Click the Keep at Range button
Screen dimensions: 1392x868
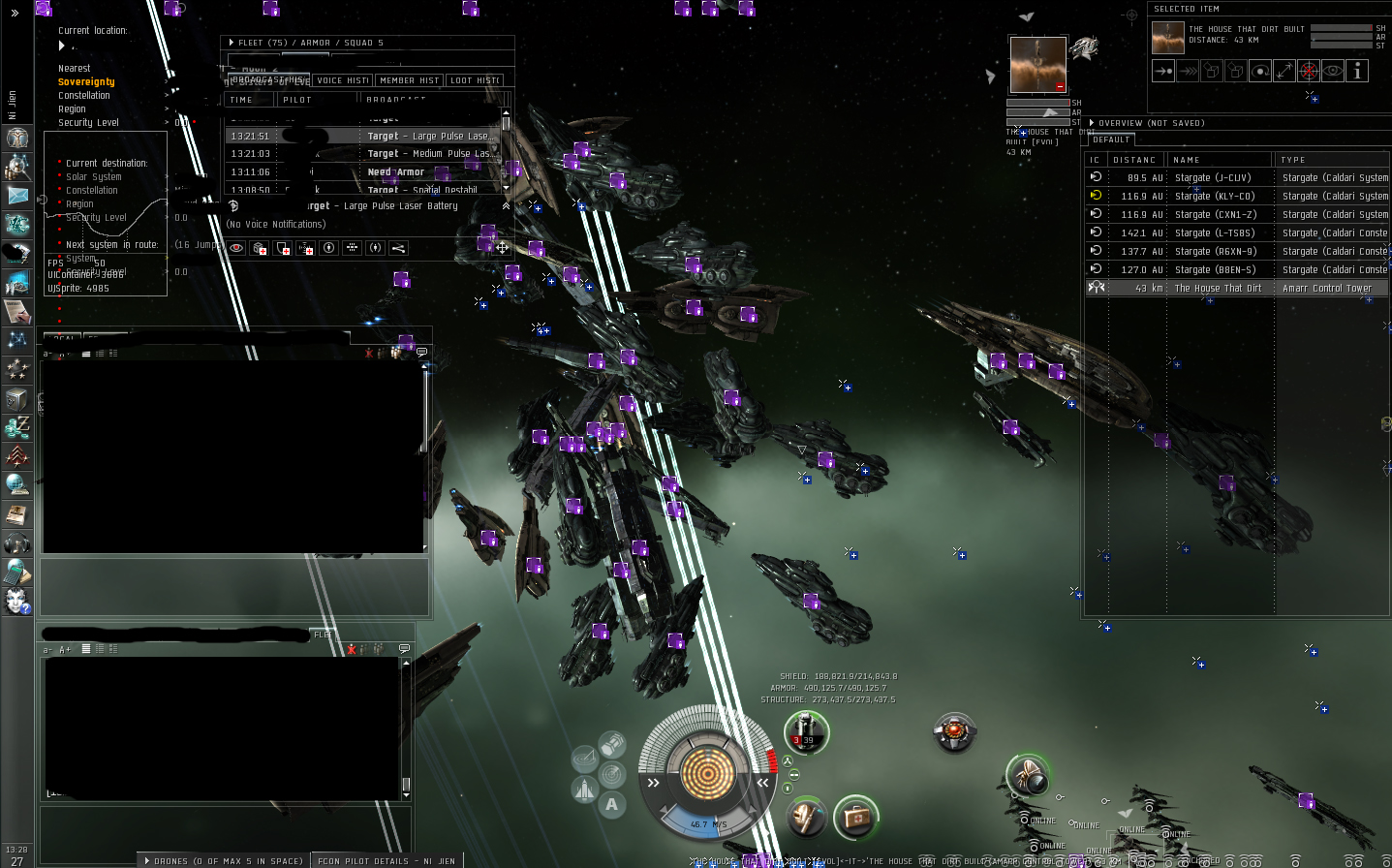point(1284,71)
